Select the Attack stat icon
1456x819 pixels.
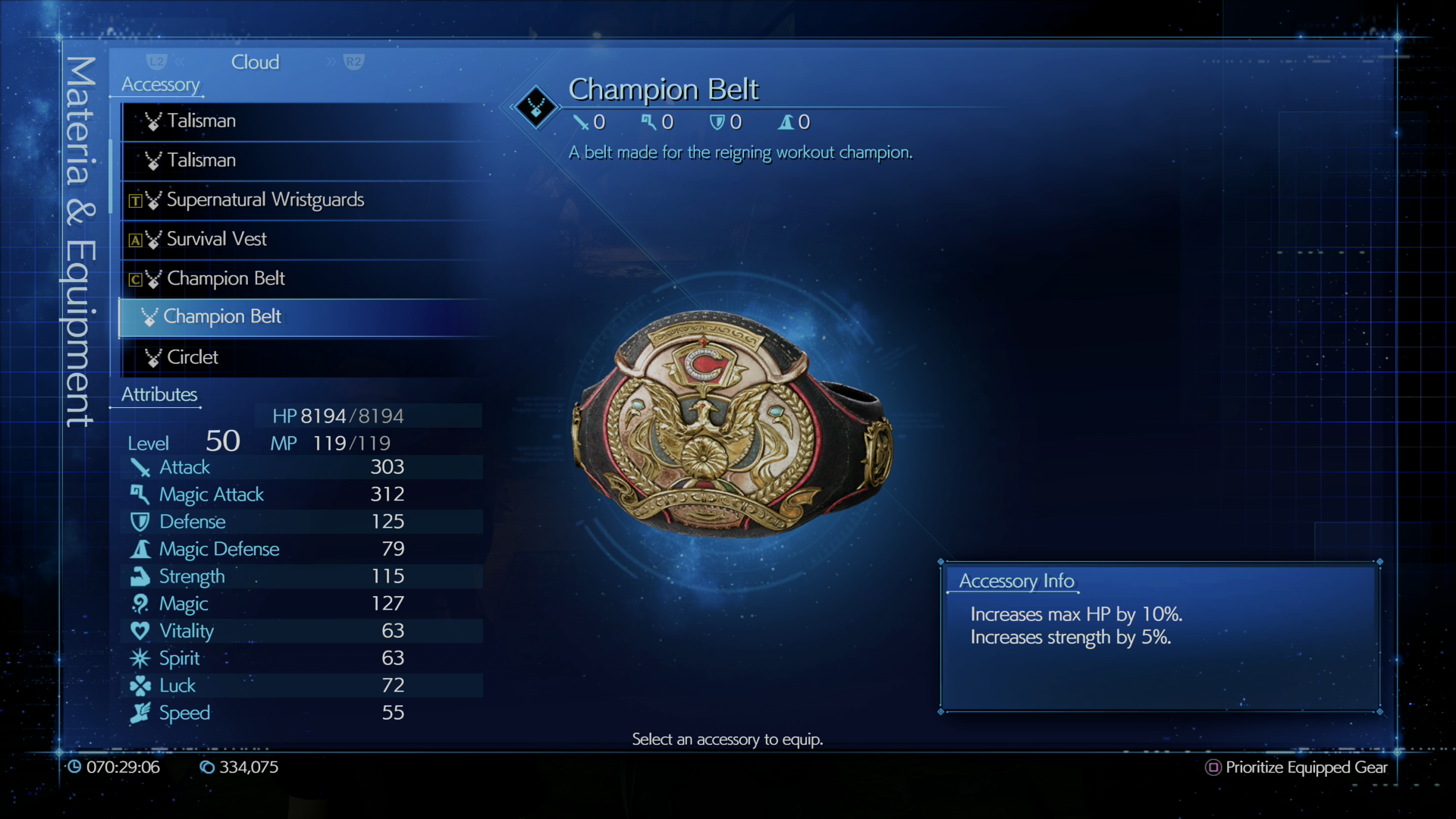point(141,467)
